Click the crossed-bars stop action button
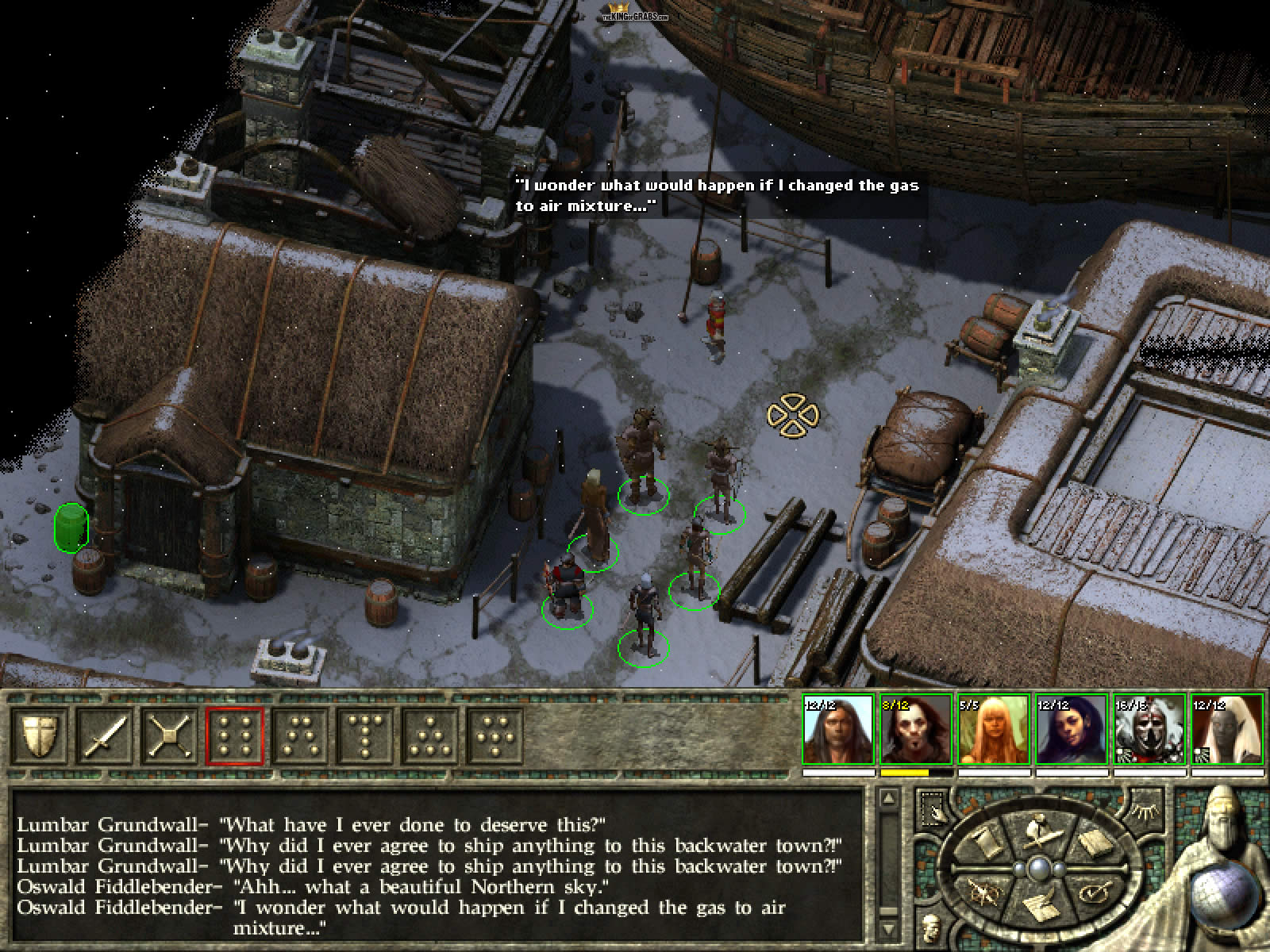 pos(170,735)
